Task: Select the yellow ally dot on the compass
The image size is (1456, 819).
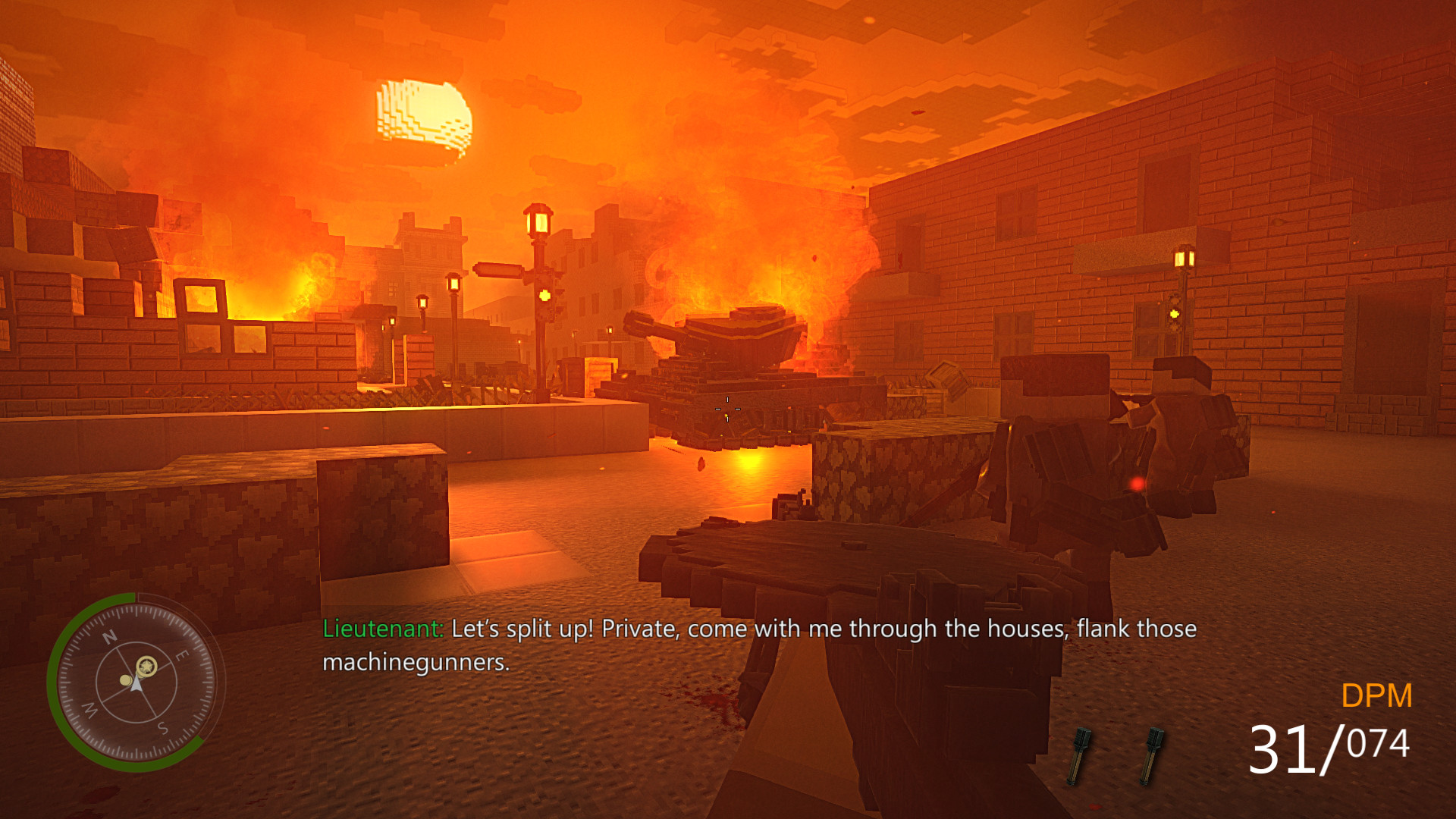Action: tap(126, 680)
